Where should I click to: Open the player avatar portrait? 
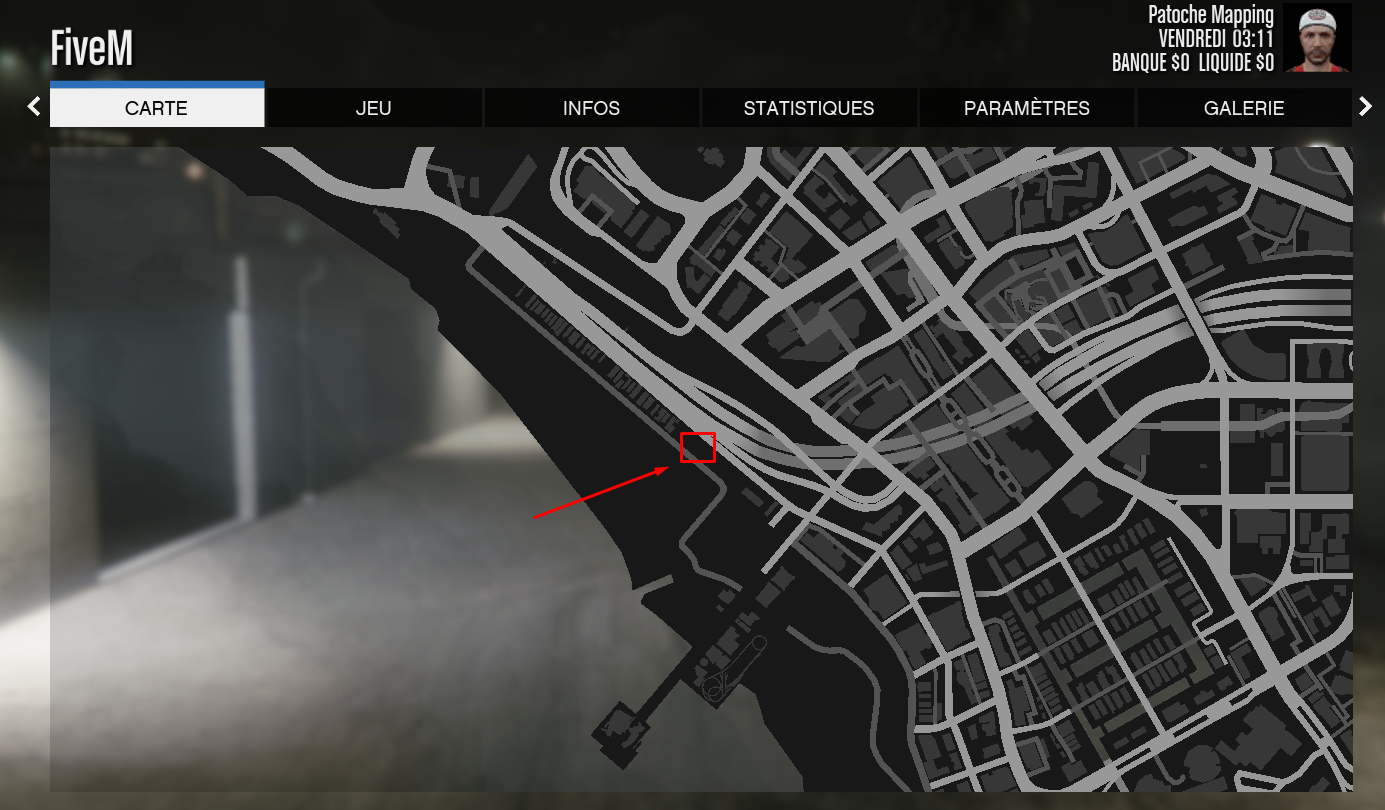[1316, 38]
